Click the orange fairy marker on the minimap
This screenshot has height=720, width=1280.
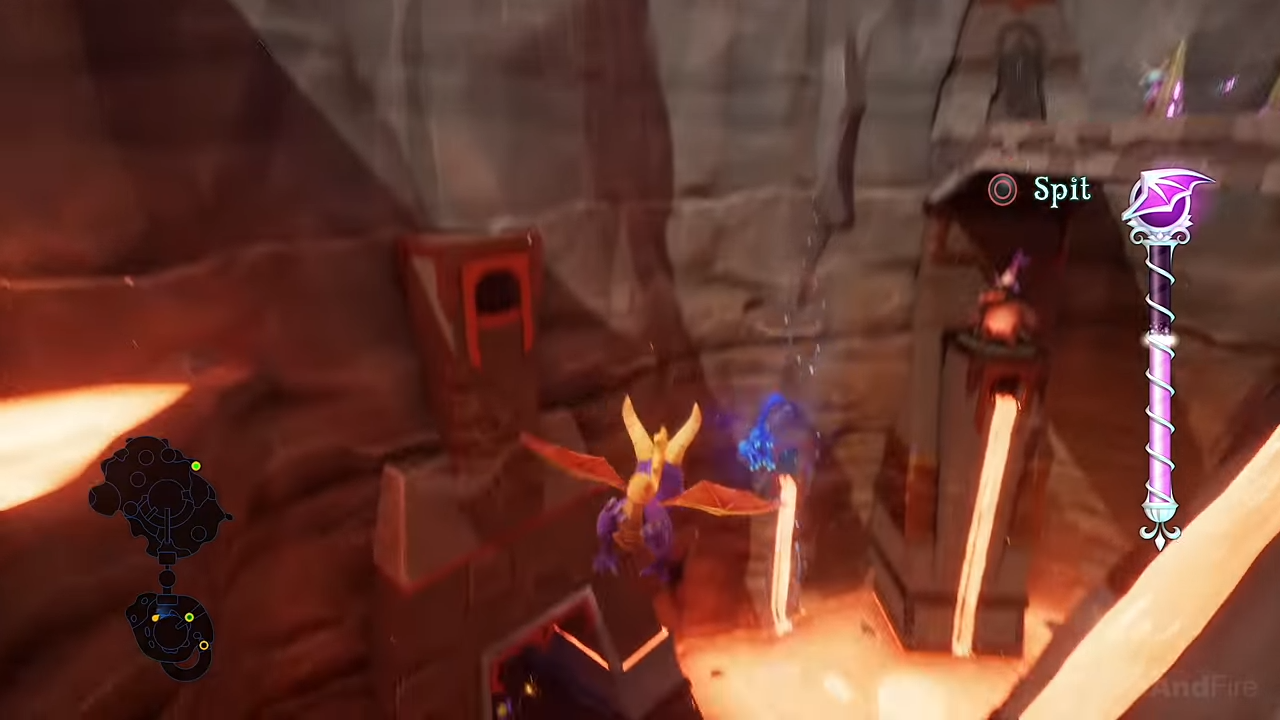pyautogui.click(x=154, y=618)
